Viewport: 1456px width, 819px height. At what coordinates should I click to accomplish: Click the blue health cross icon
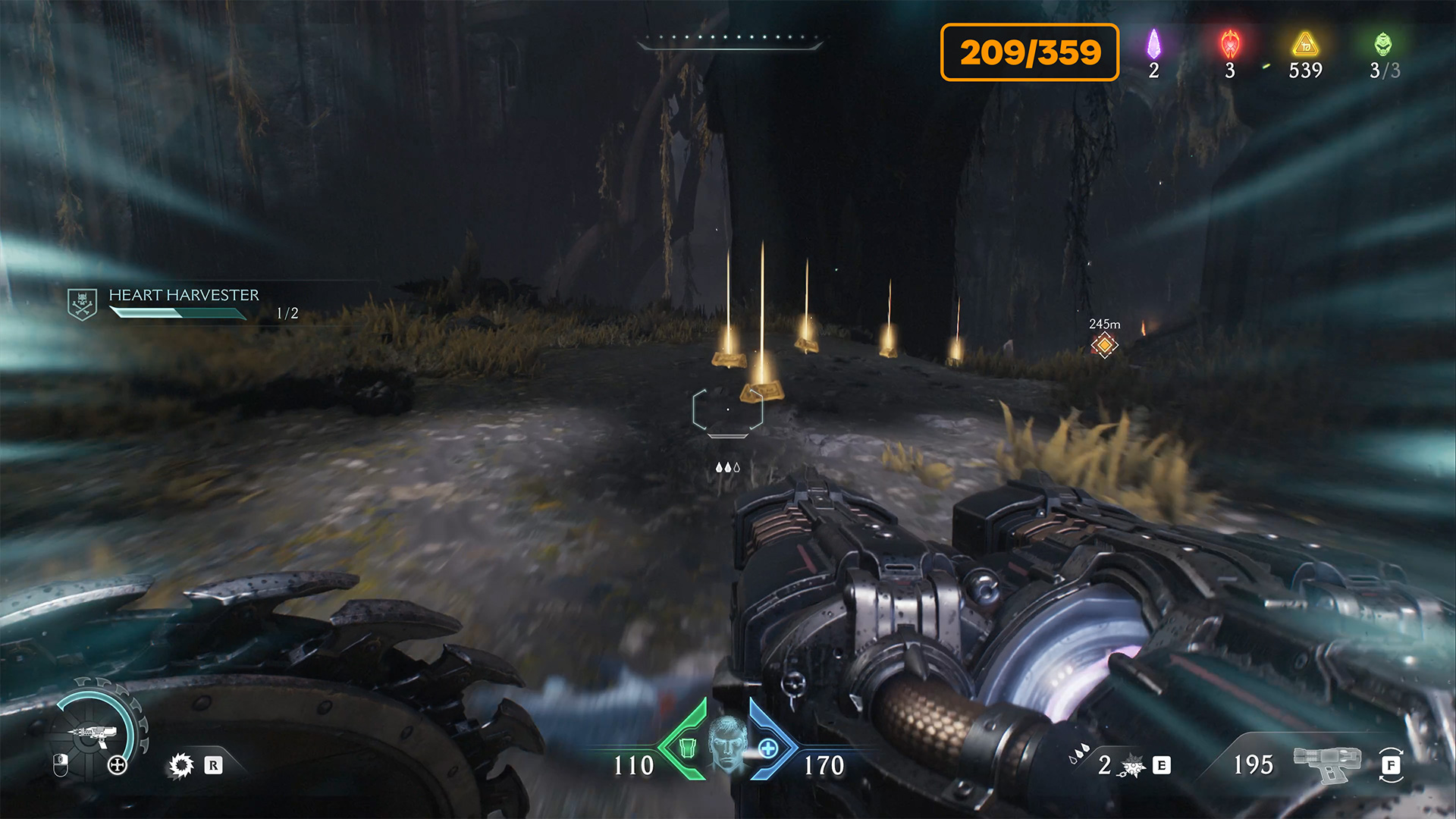(768, 748)
